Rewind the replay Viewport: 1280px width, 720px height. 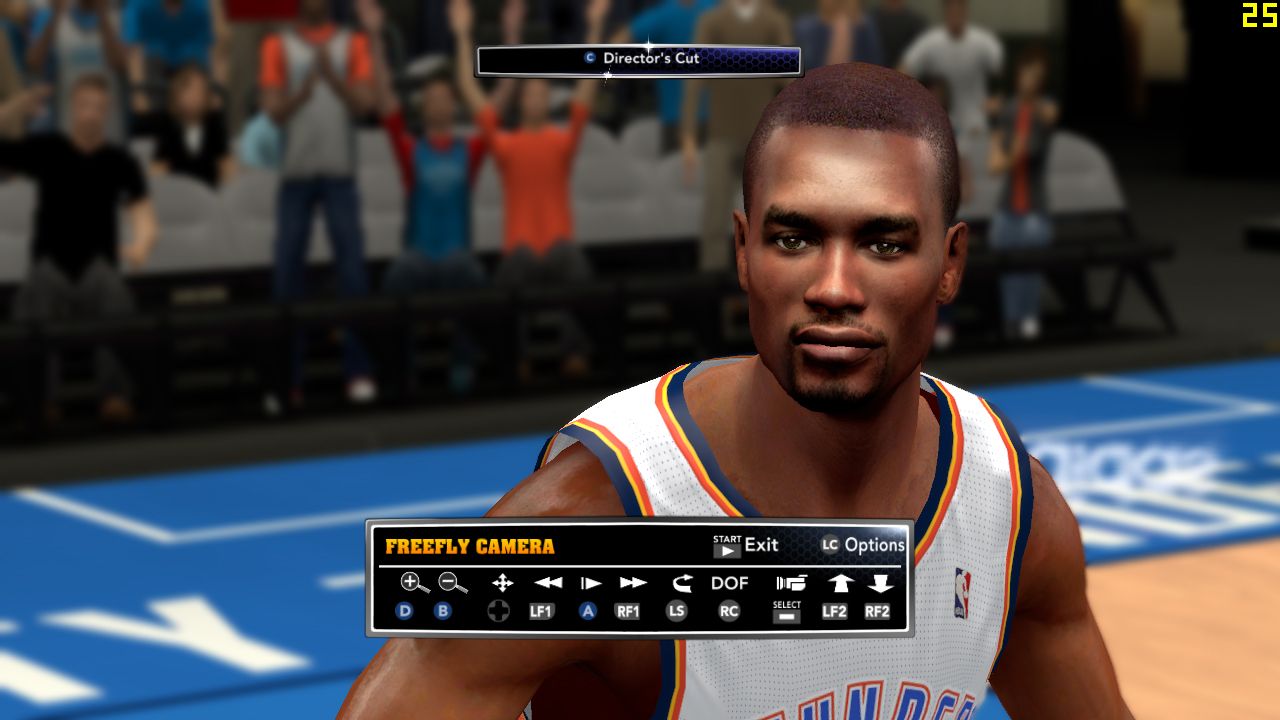click(x=547, y=583)
